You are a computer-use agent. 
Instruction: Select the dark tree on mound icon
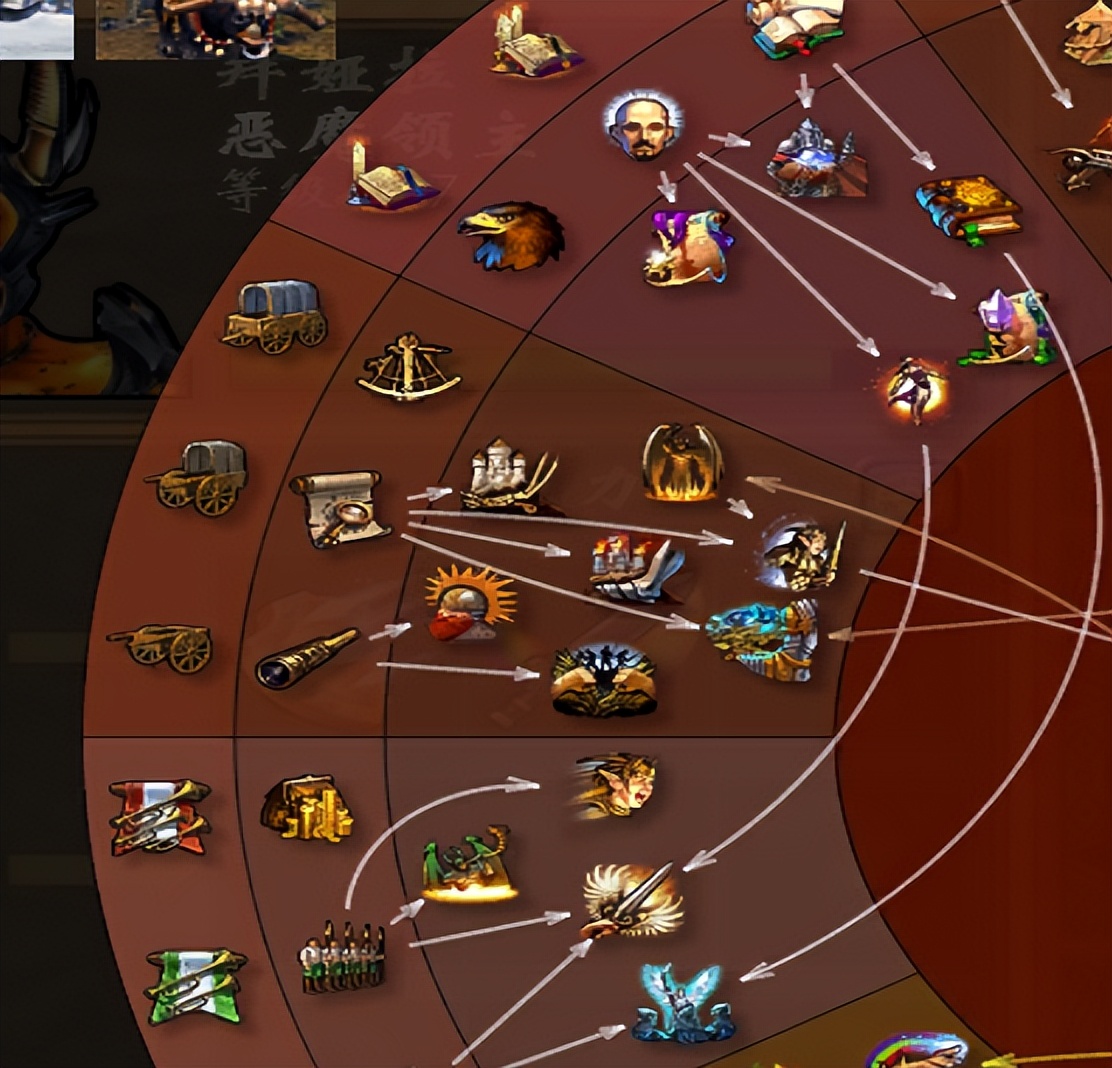point(603,680)
